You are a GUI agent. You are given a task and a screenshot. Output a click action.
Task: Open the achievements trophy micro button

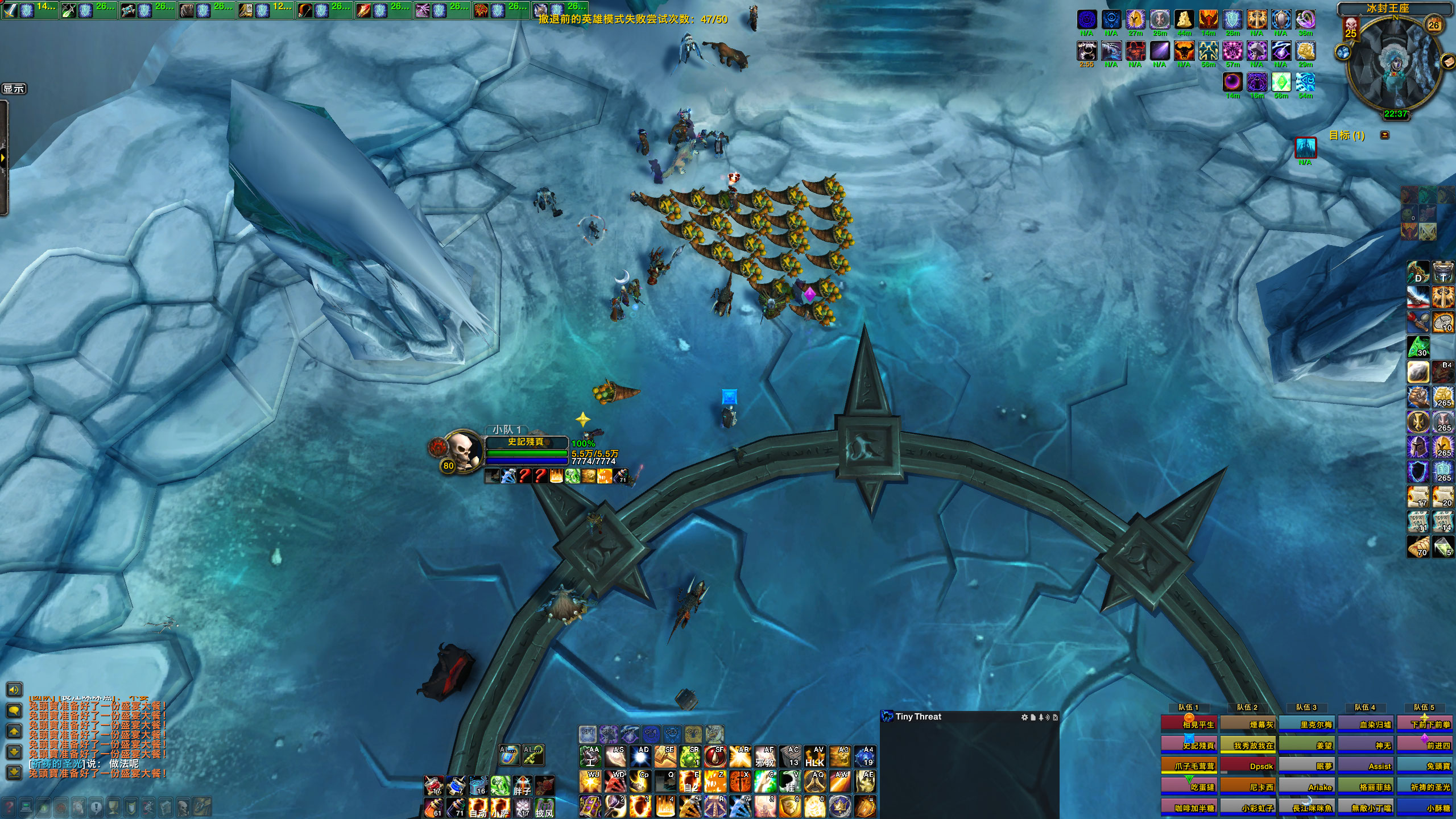(x=113, y=806)
